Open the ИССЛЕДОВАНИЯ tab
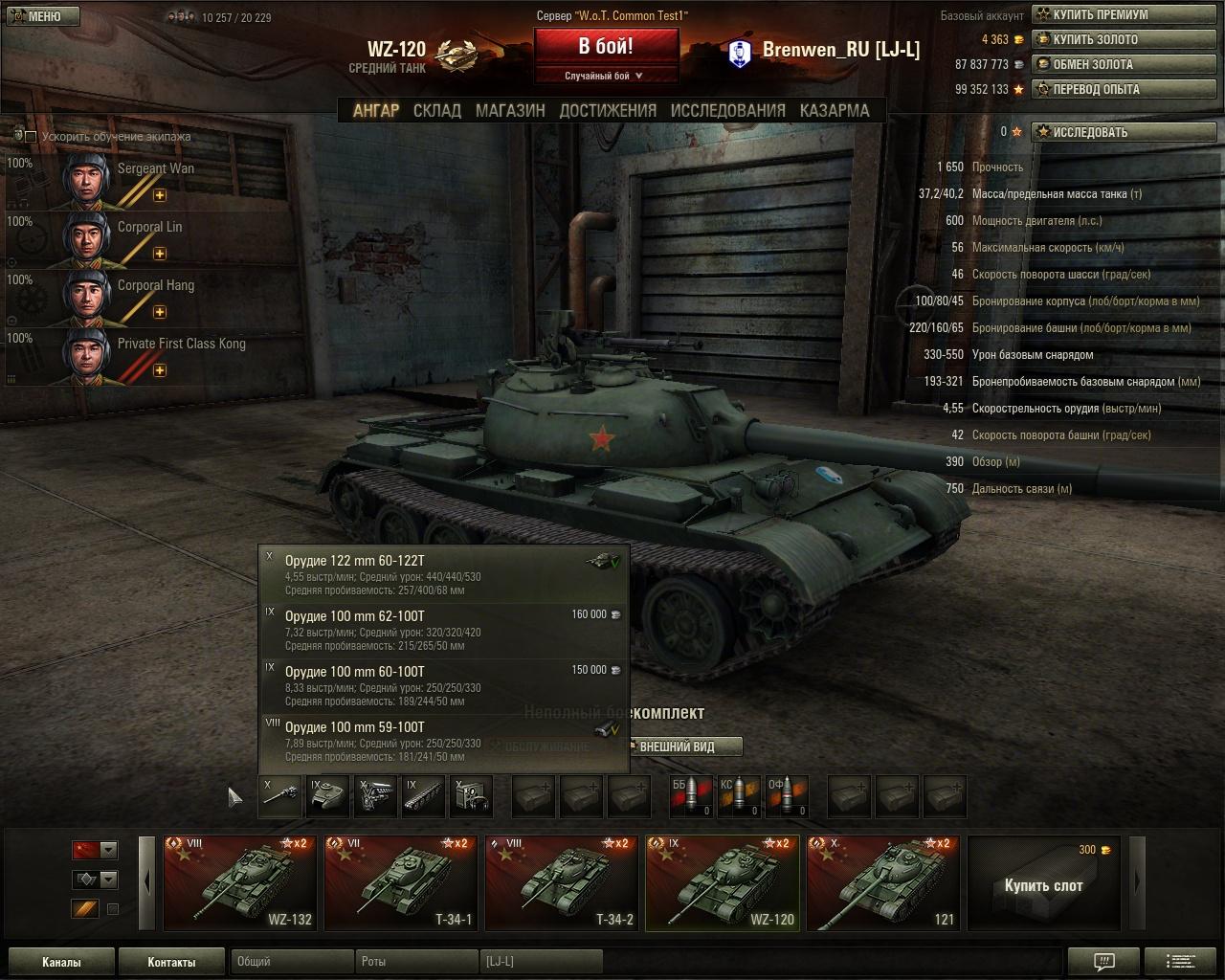 pyautogui.click(x=727, y=111)
